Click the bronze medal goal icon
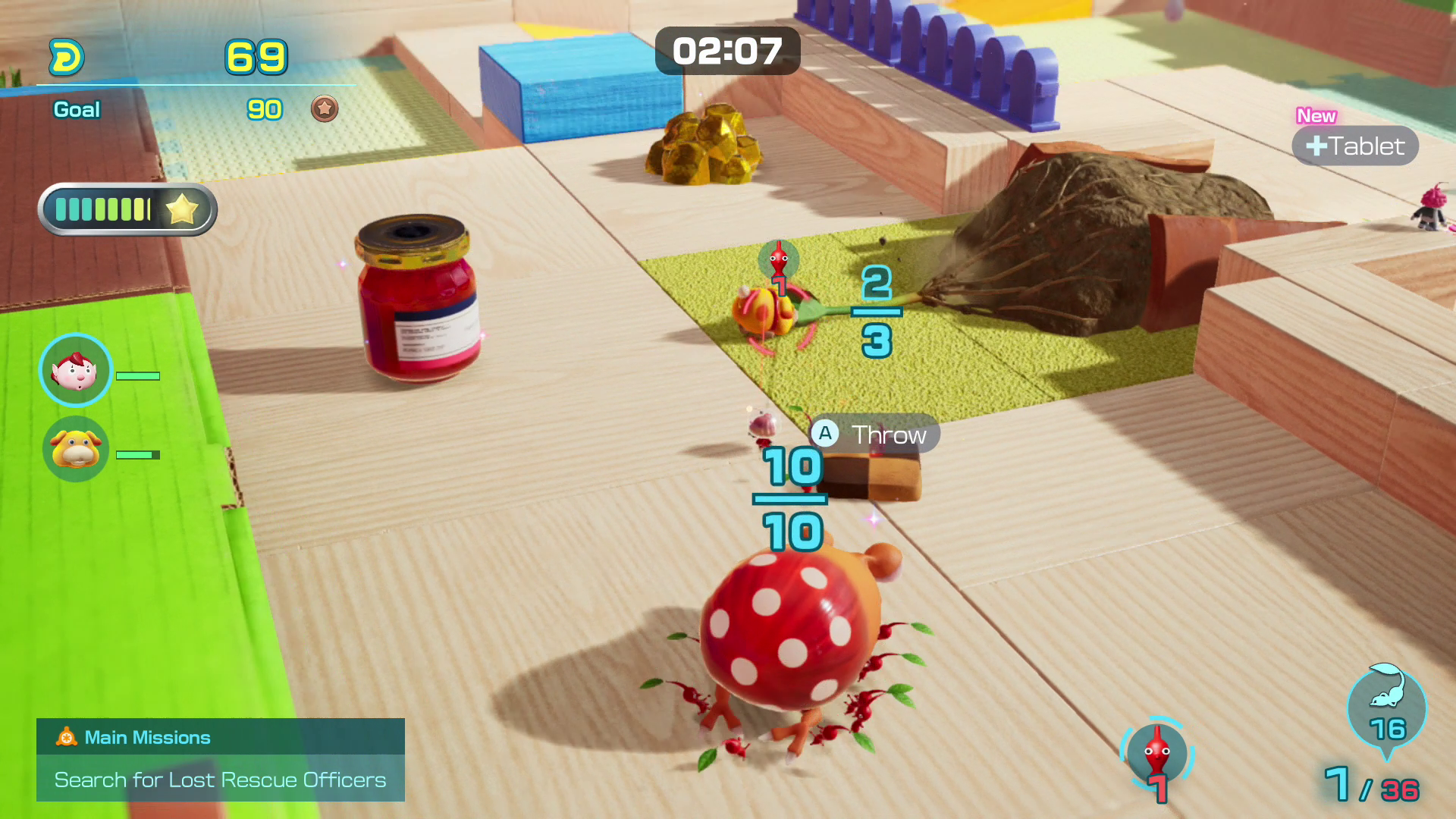1456x819 pixels. tap(325, 109)
